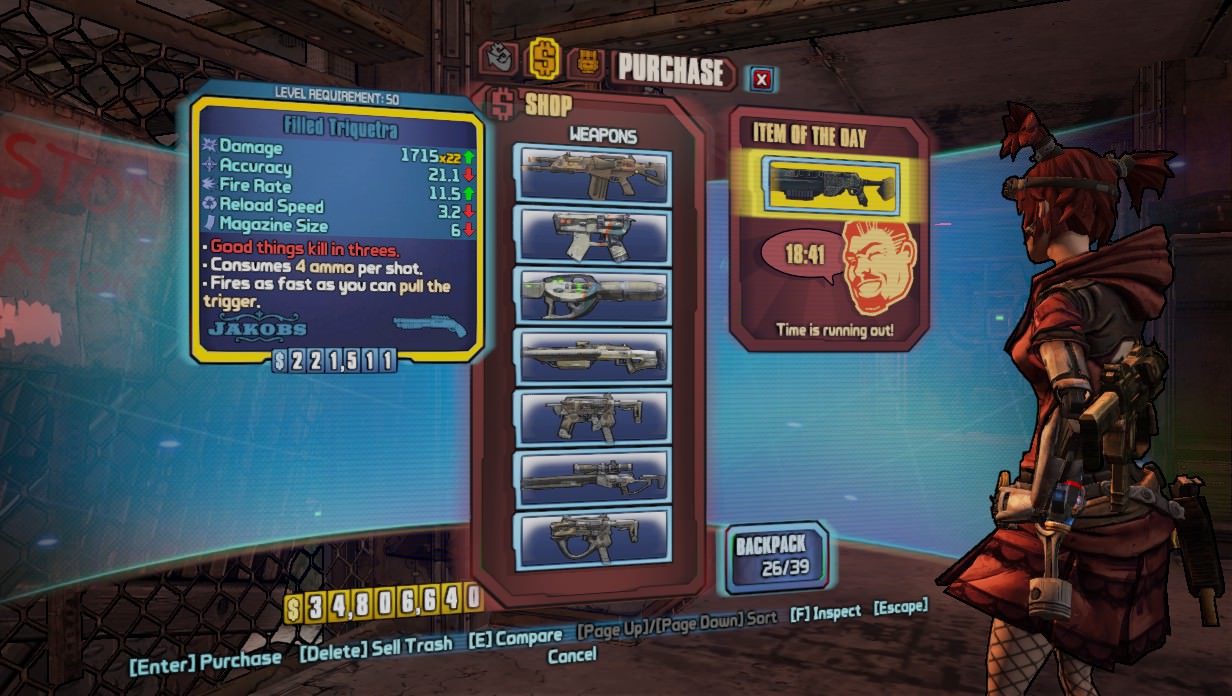This screenshot has height=696, width=1232.
Task: Close the shop with the red X
Action: click(x=762, y=79)
